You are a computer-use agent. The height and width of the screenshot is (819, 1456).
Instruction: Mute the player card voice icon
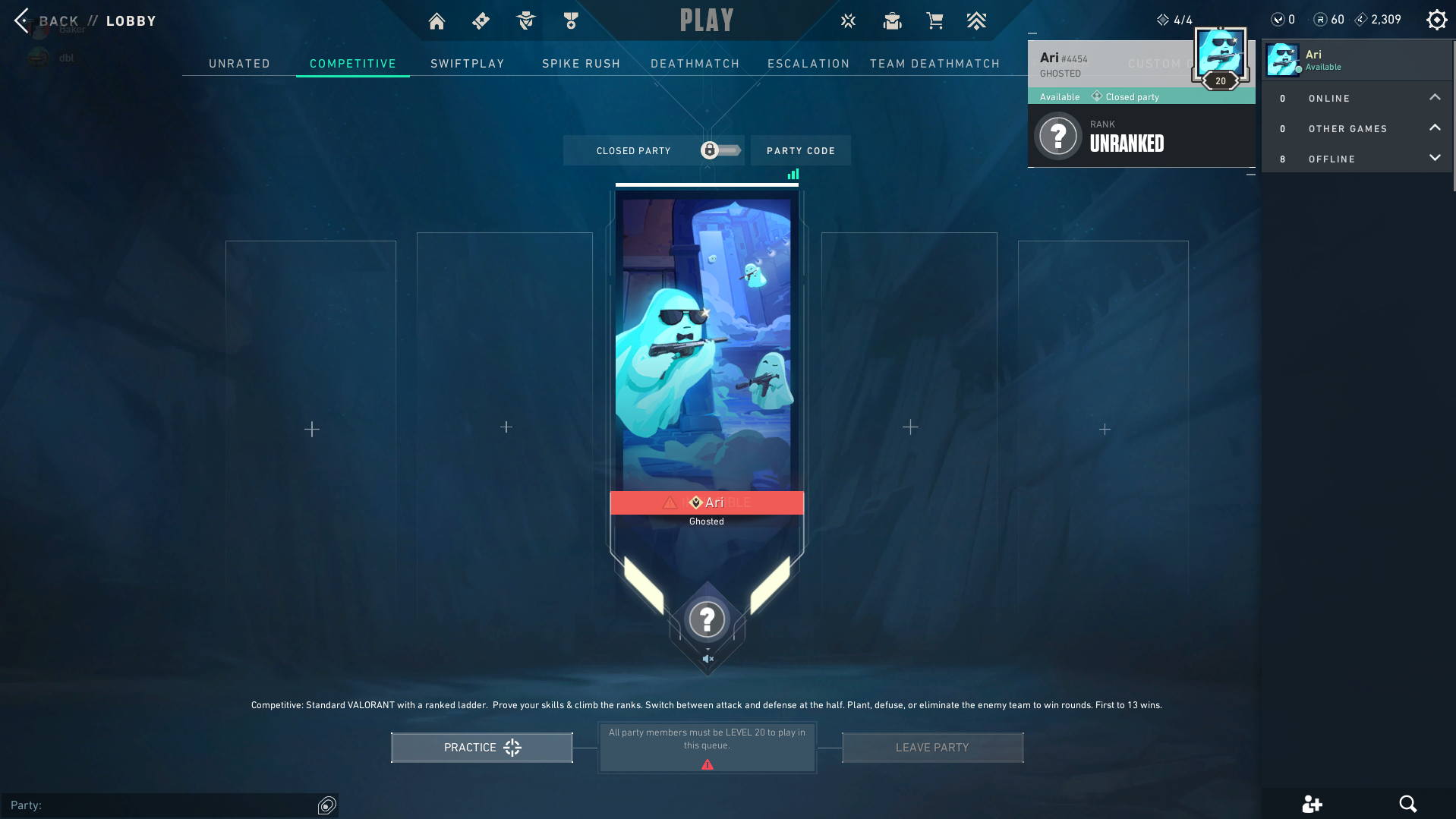pos(707,659)
